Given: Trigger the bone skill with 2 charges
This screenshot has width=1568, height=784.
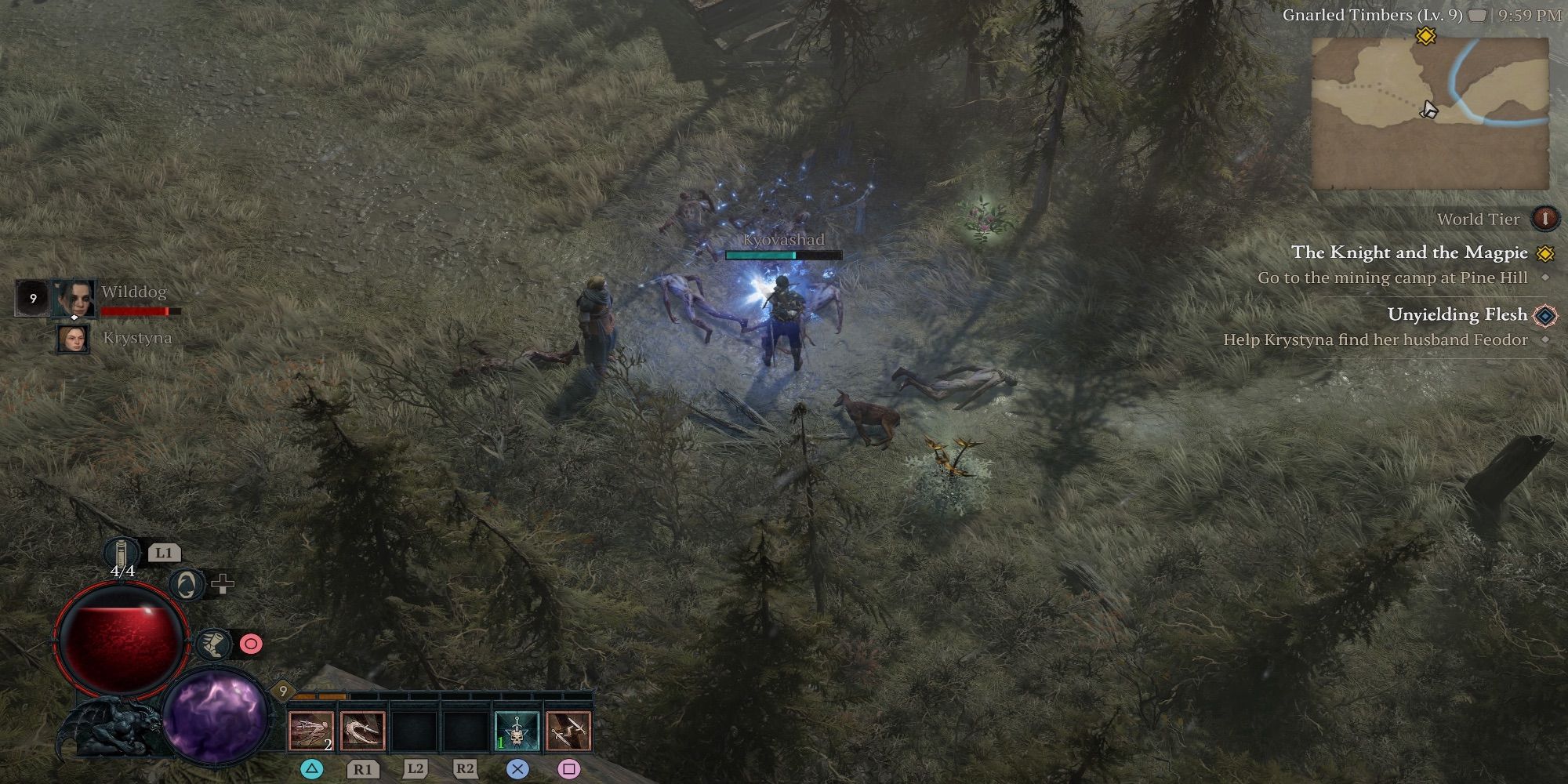Looking at the screenshot, I should (x=313, y=729).
